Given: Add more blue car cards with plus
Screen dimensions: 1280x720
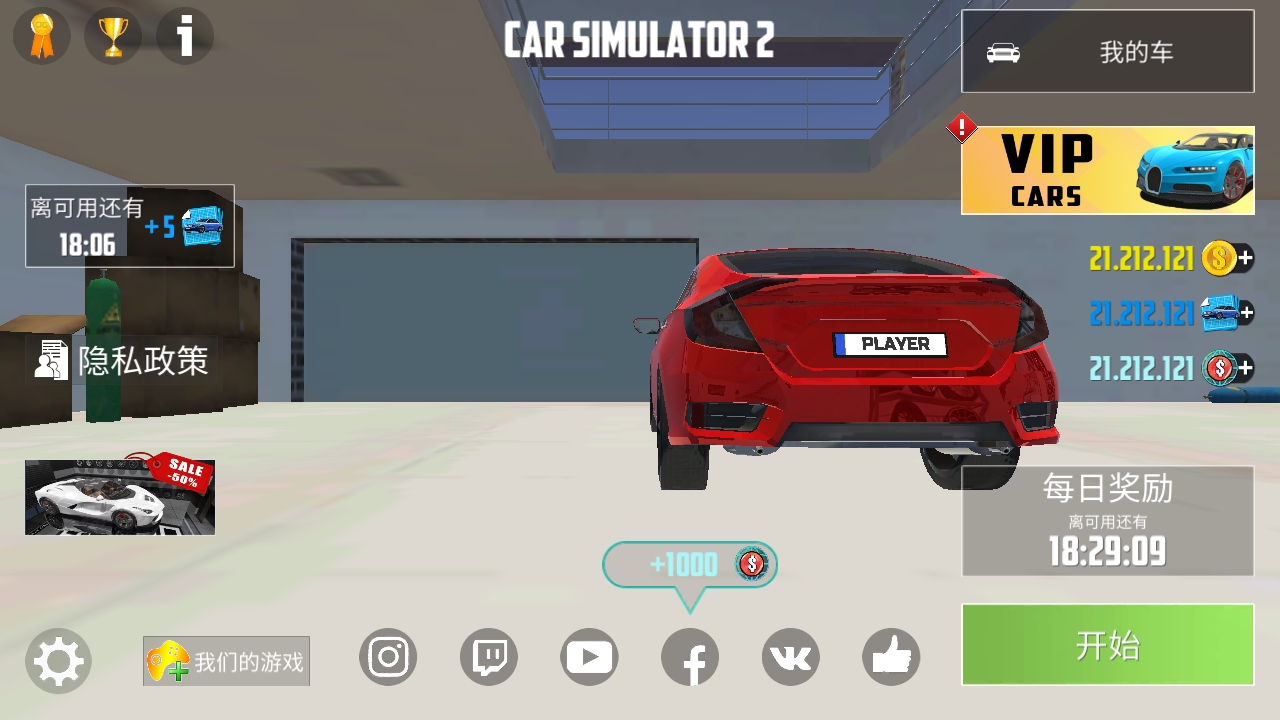Looking at the screenshot, I should [1245, 313].
